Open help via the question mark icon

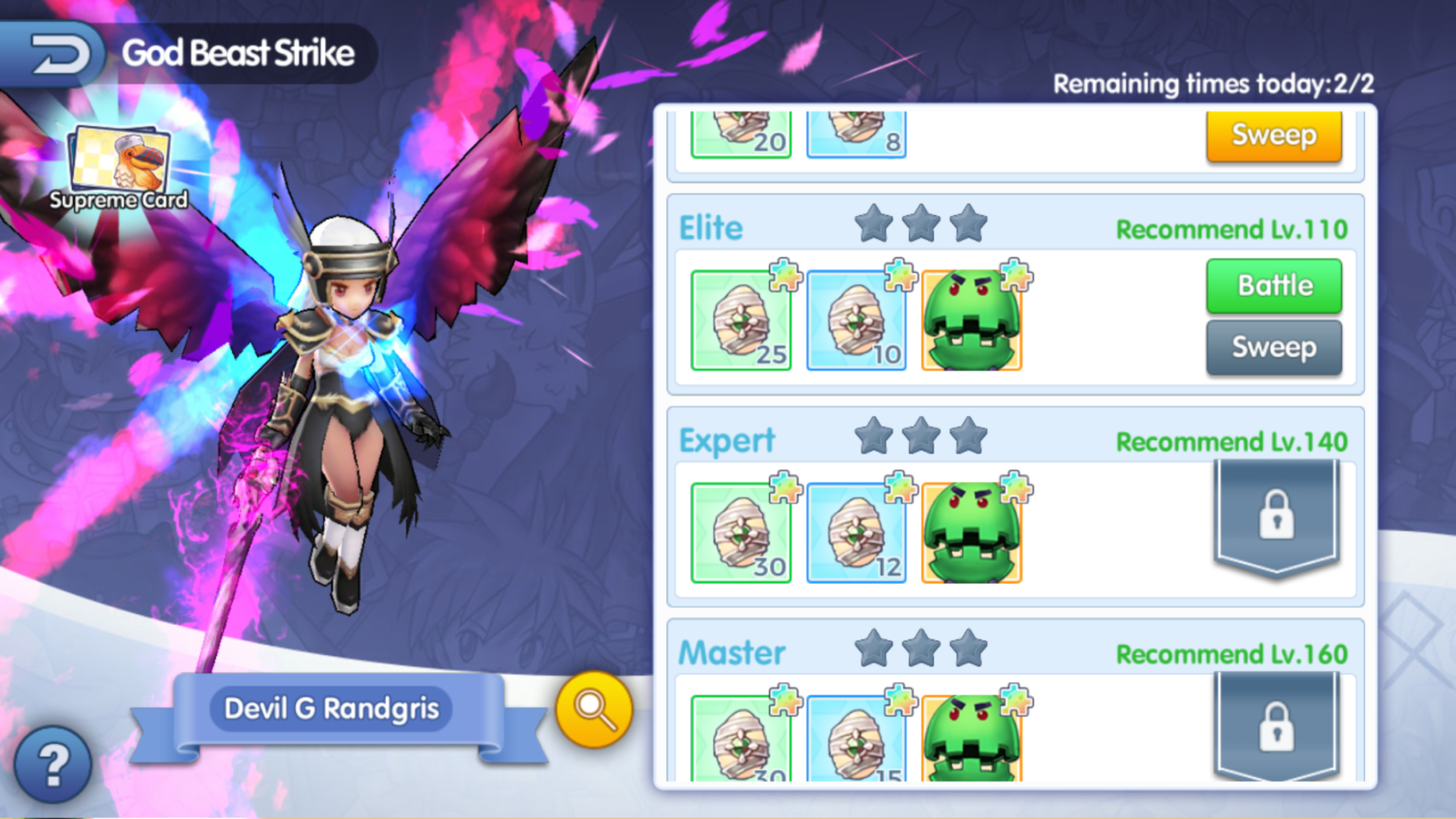tap(52, 763)
